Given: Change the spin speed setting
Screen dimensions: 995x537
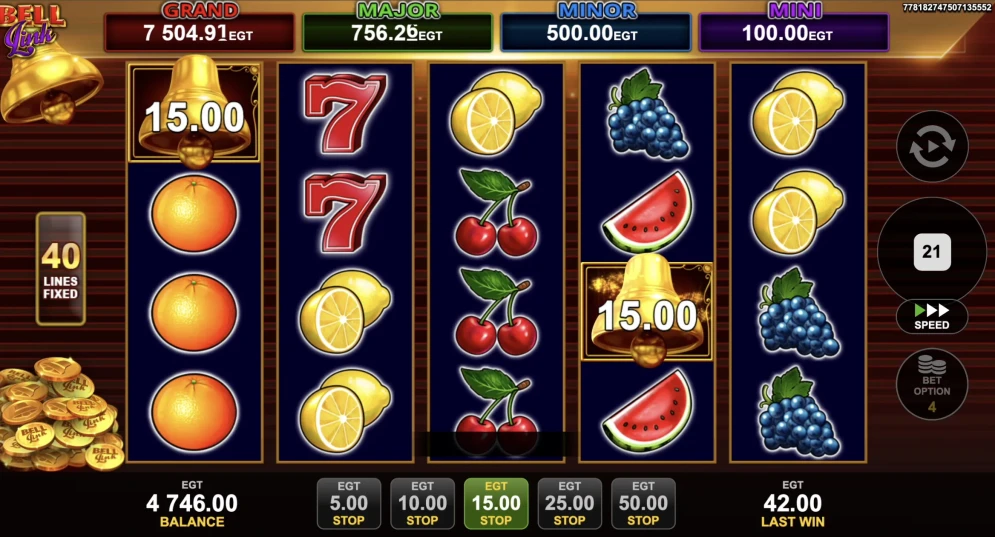Looking at the screenshot, I should (x=932, y=317).
